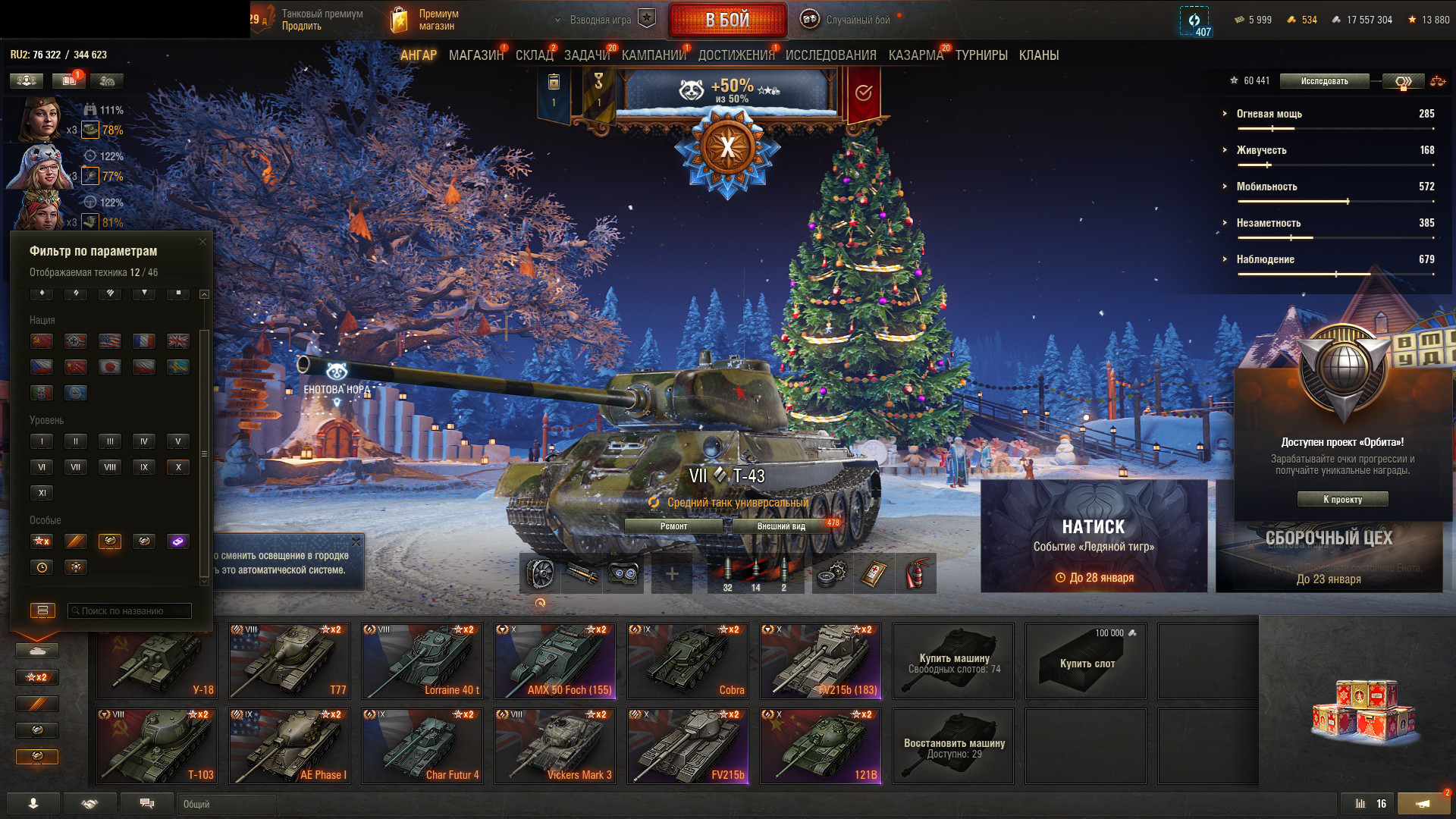Switch to the ИССЛЕДОВАНИЯ tab
Screen dimensions: 1456x819
[x=830, y=55]
